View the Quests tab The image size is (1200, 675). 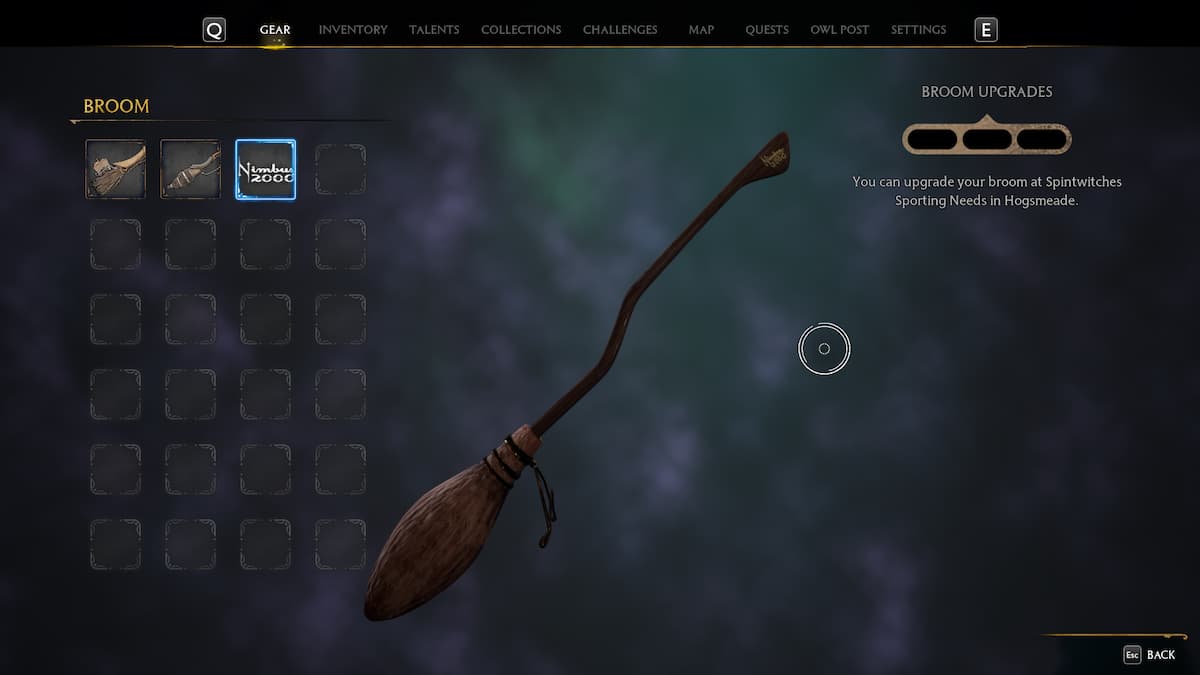tap(767, 30)
